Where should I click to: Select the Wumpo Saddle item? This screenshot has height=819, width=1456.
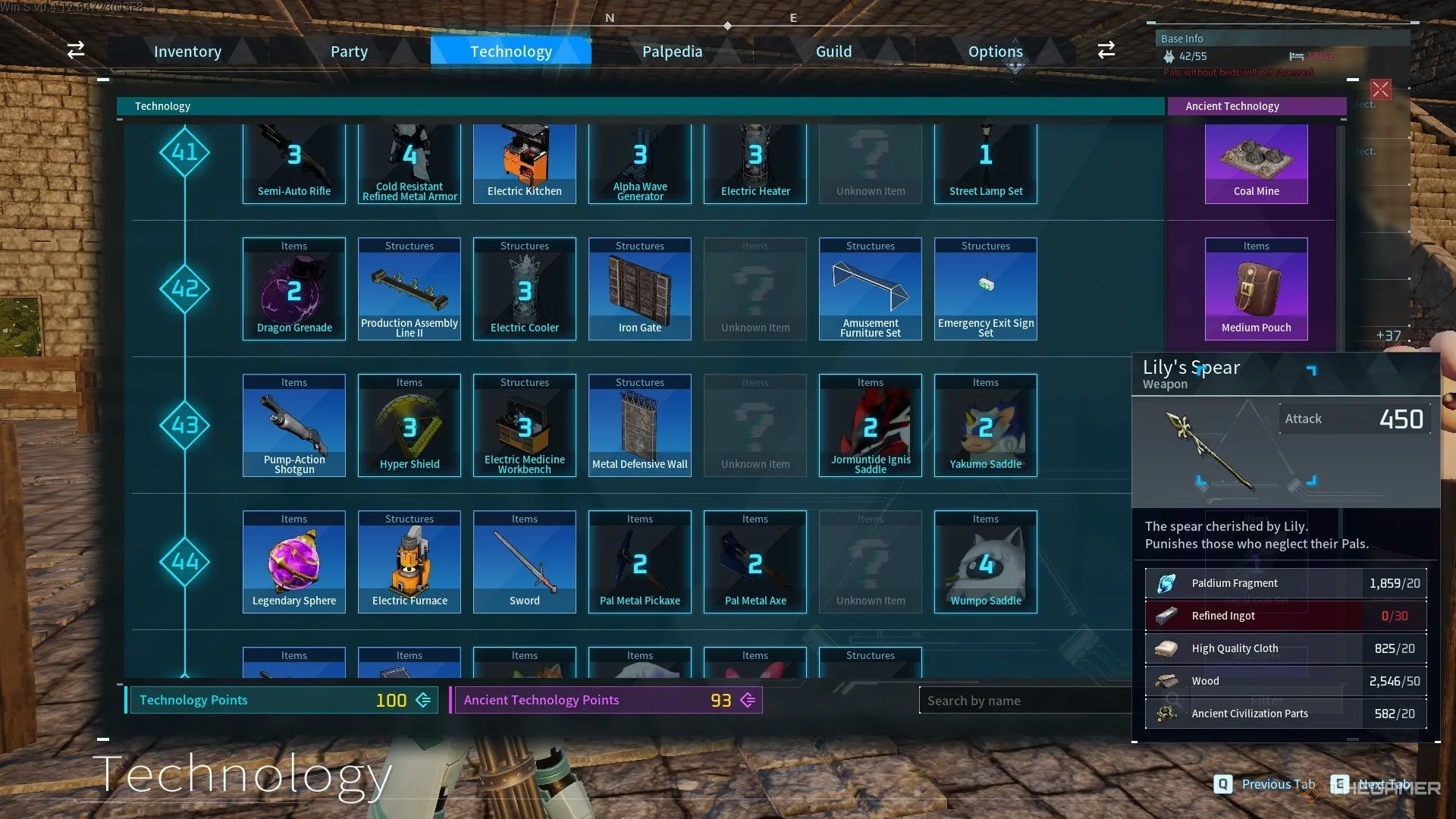tap(986, 563)
